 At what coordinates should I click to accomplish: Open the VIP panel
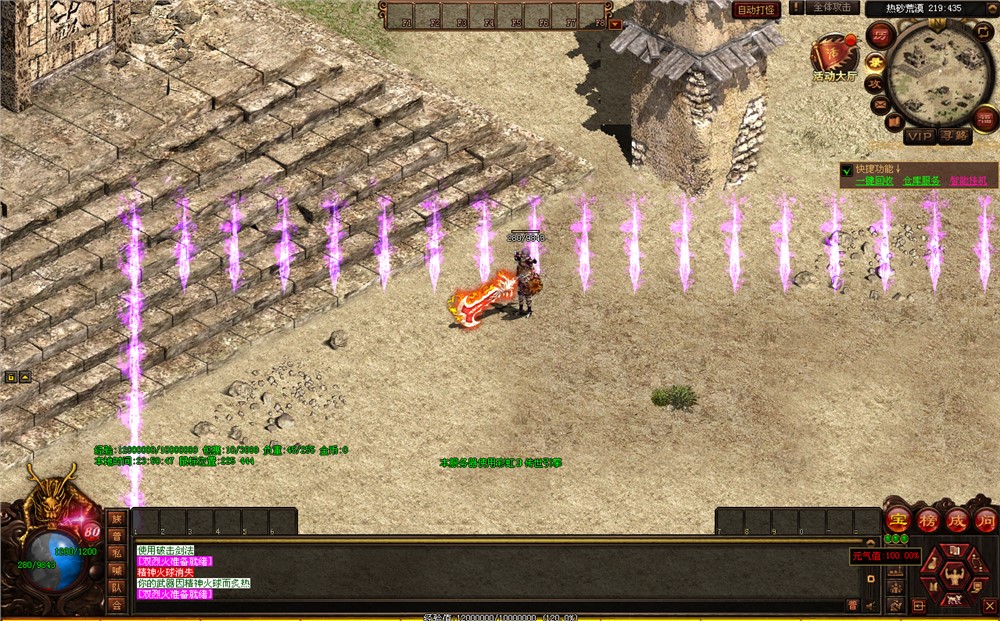(918, 134)
